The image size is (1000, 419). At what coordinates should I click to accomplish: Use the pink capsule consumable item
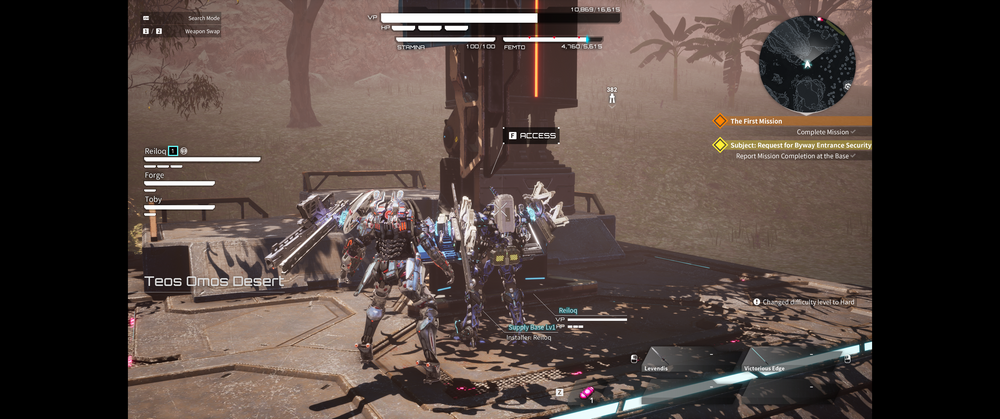[585, 391]
